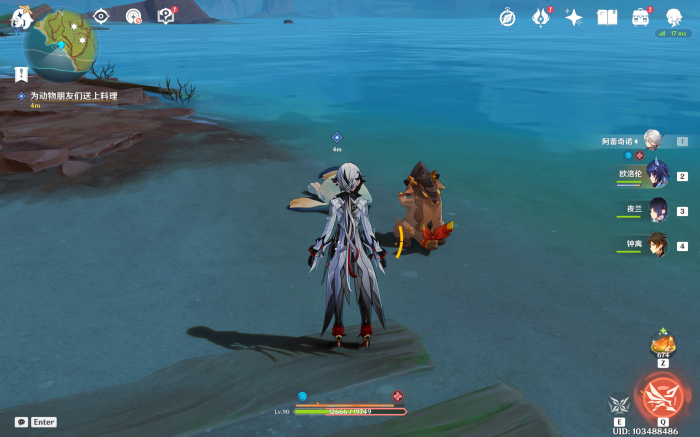Viewport: 700px width, 437px height.
Task: Activate the red elemental burst
Action: [661, 396]
